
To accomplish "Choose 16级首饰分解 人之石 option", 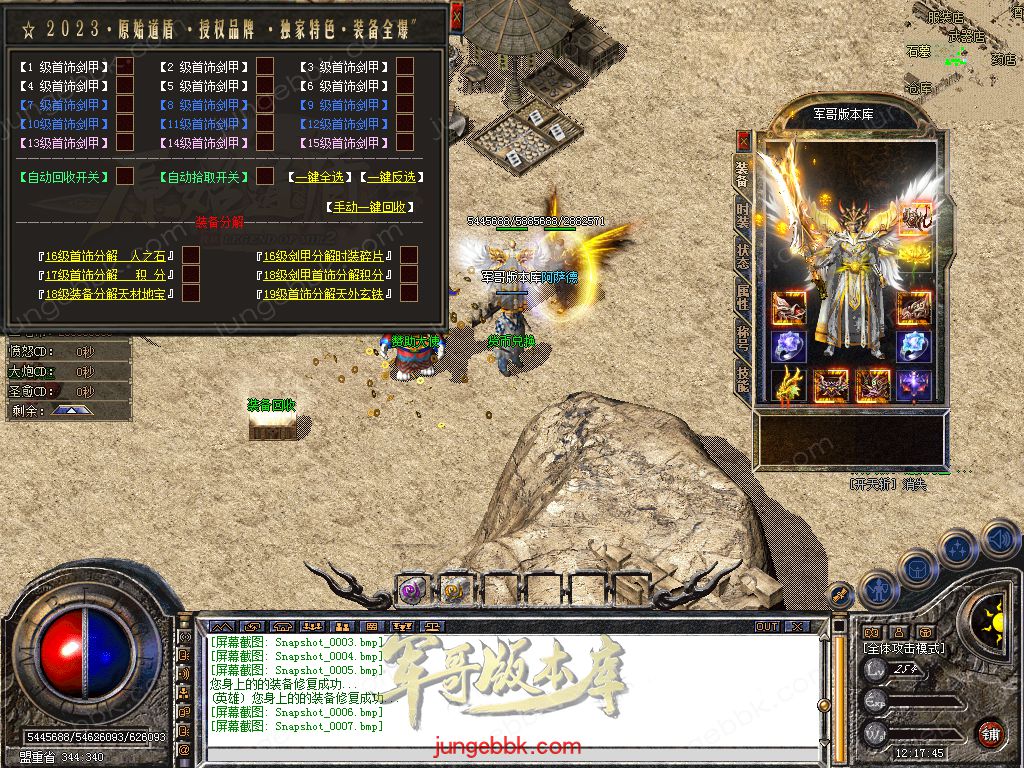I will tap(191, 256).
